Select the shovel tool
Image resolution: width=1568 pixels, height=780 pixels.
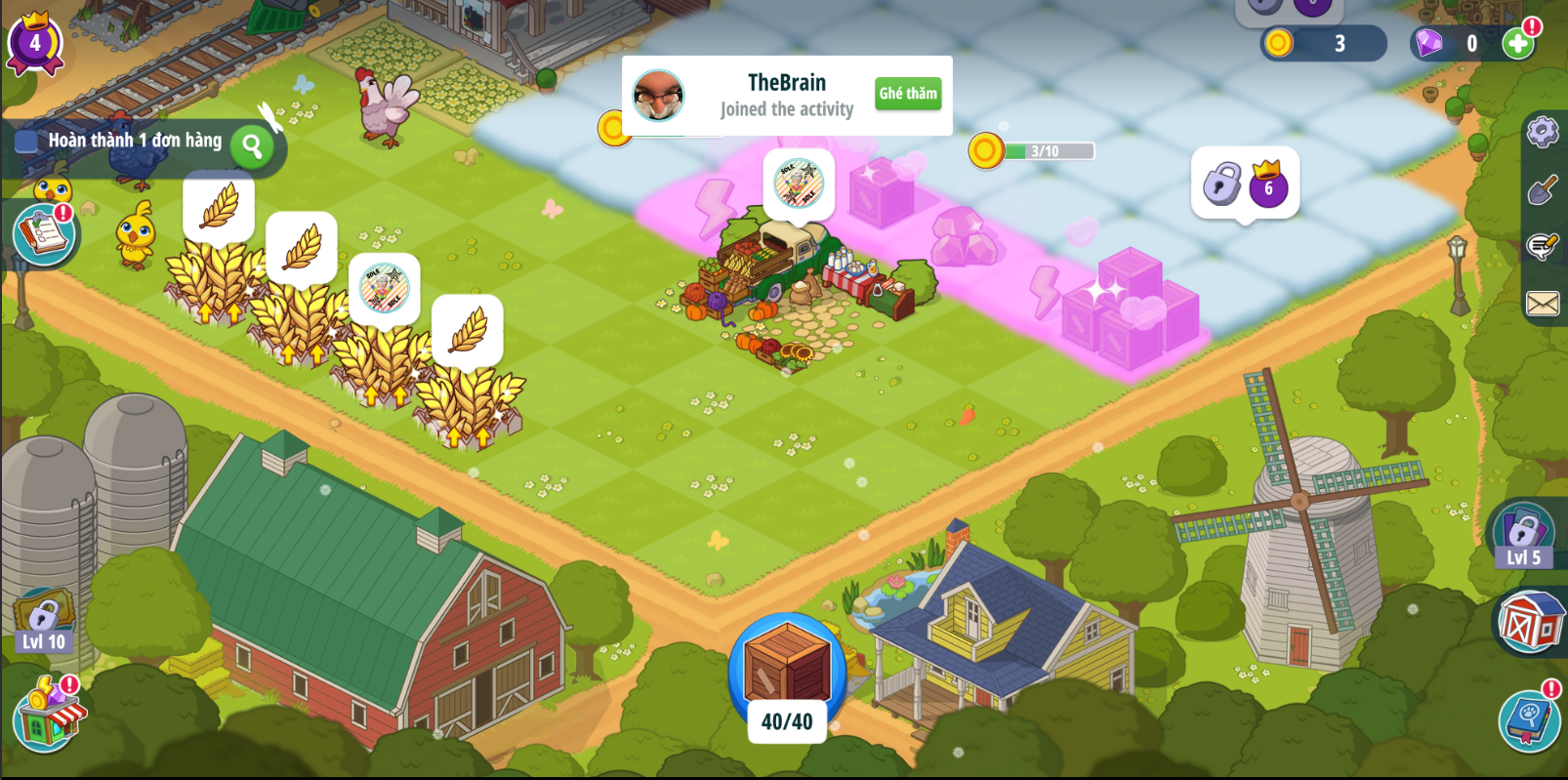pyautogui.click(x=1542, y=189)
